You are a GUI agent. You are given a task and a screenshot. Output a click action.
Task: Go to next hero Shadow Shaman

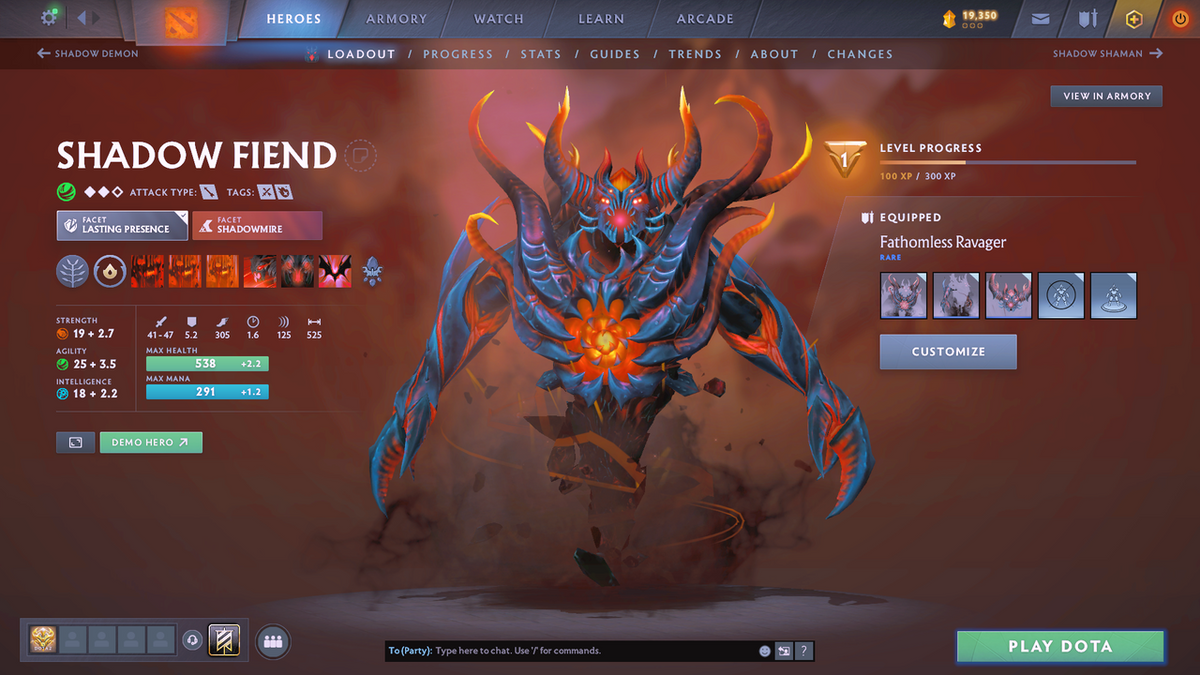point(1107,54)
